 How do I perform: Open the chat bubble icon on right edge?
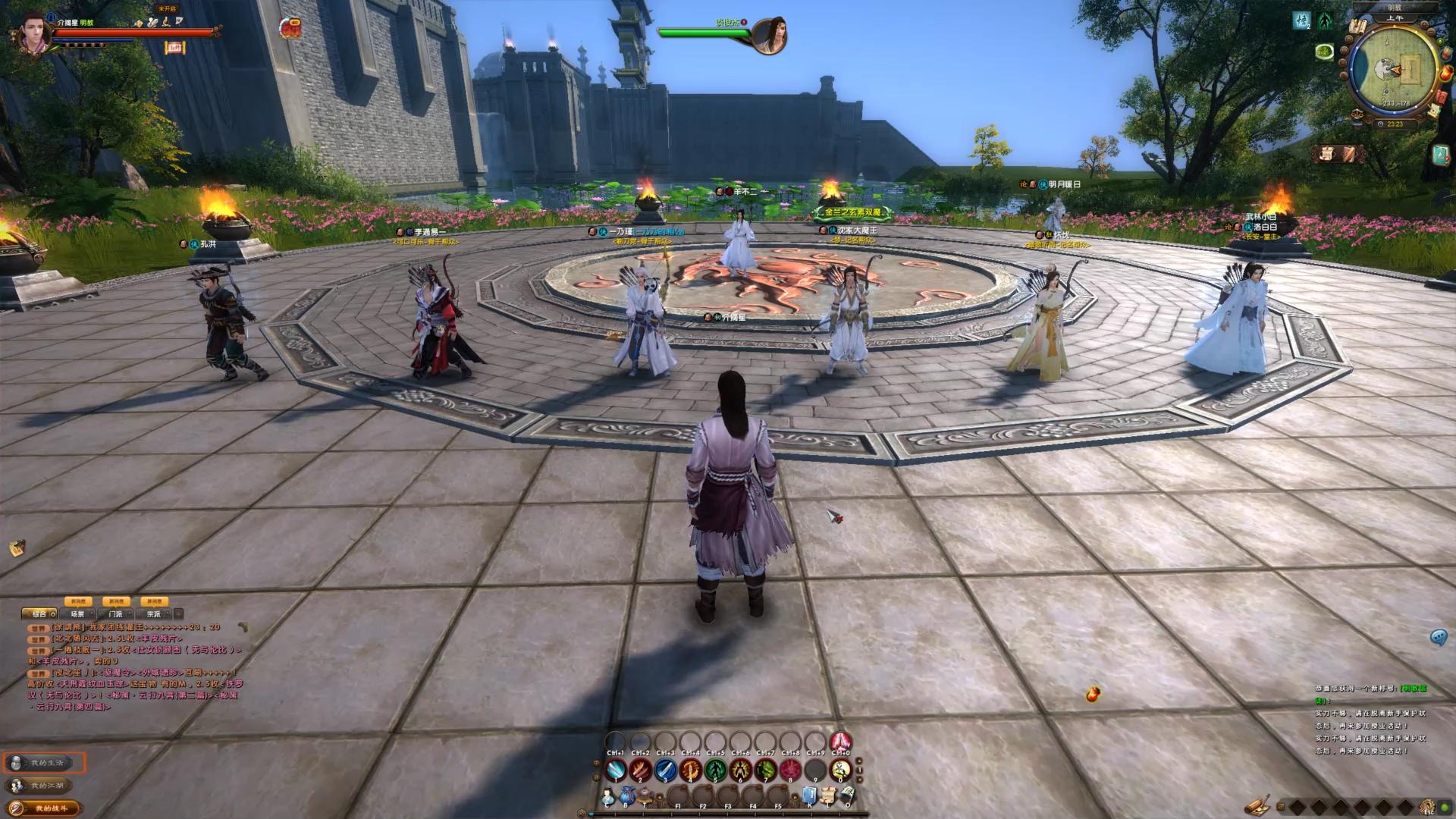[x=1439, y=637]
